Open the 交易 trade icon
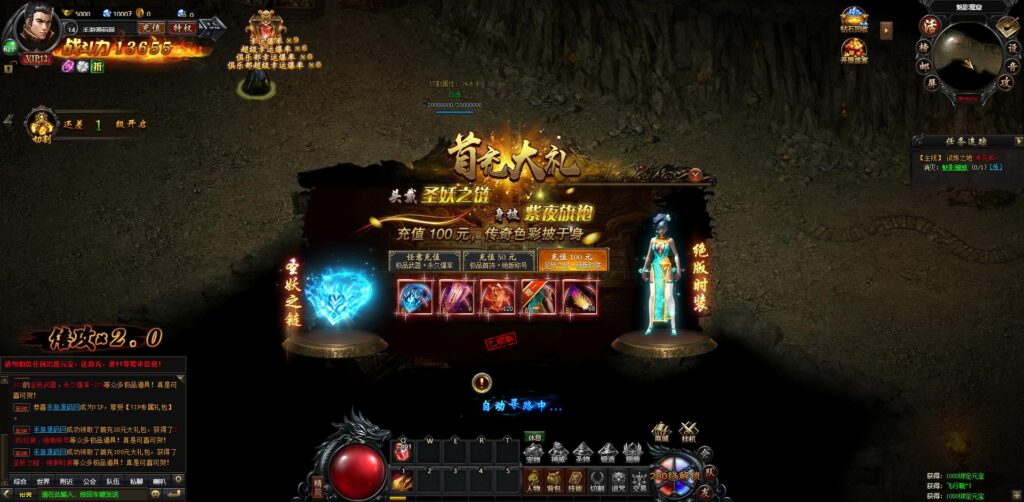Viewport: 1024px width, 502px height. click(638, 479)
